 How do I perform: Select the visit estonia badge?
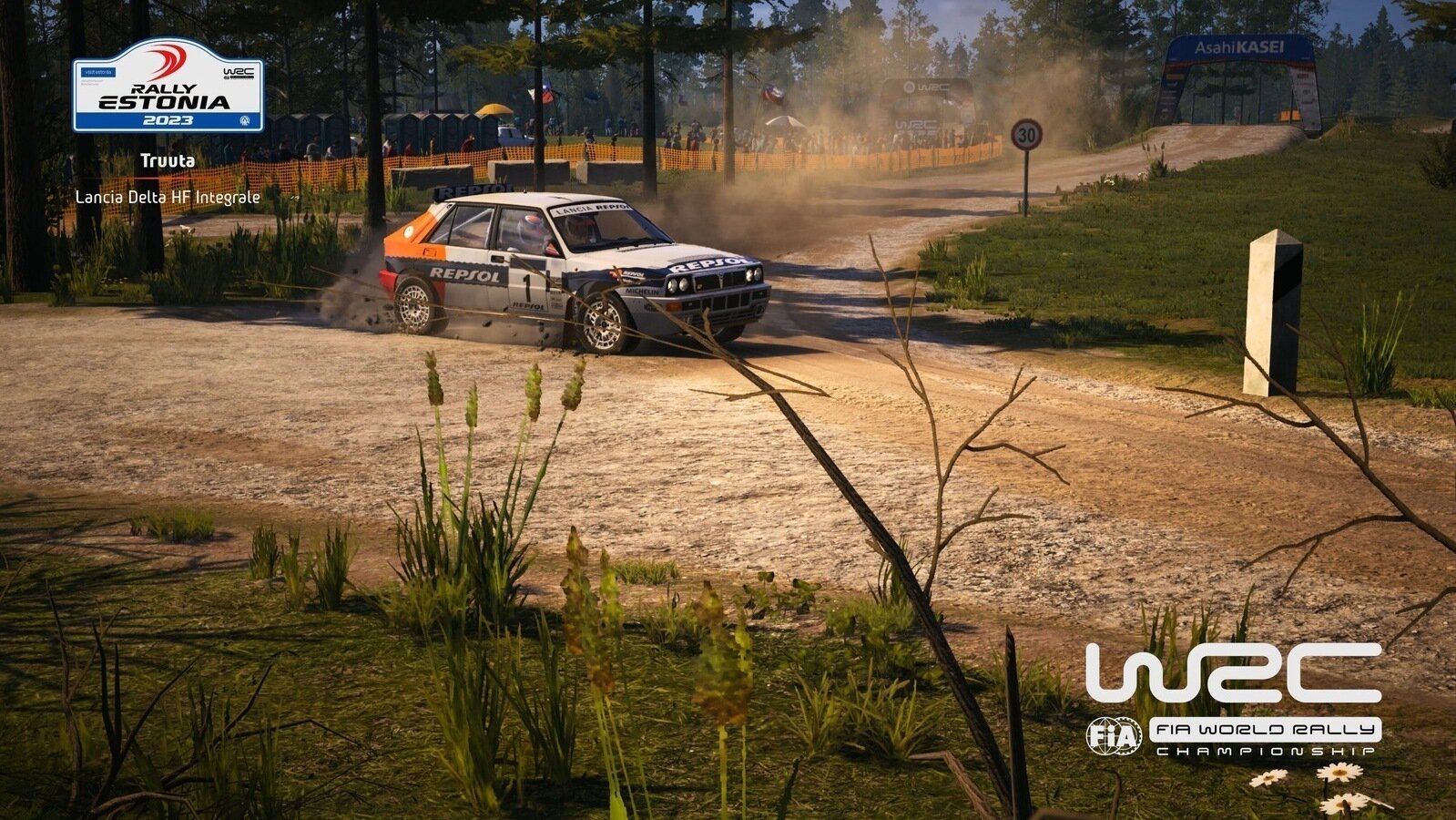(98, 72)
